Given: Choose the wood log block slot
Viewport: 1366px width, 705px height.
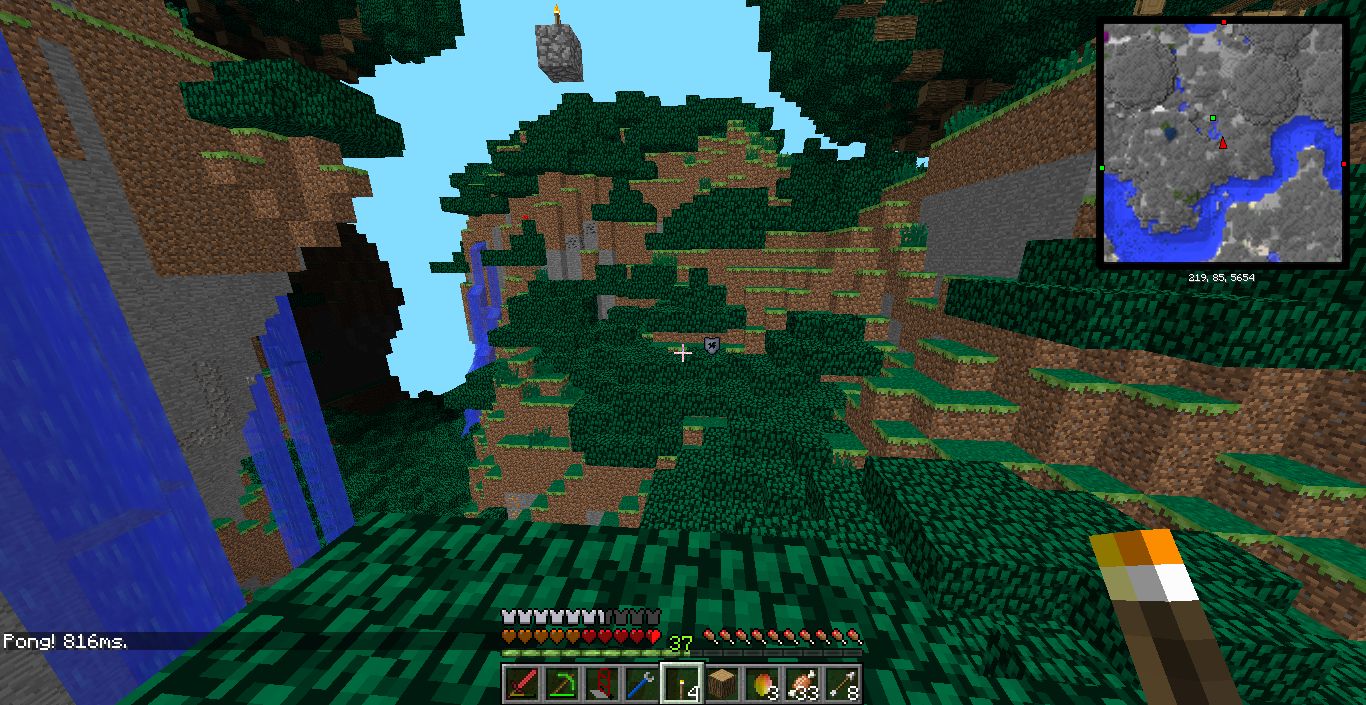Looking at the screenshot, I should pyautogui.click(x=721, y=684).
